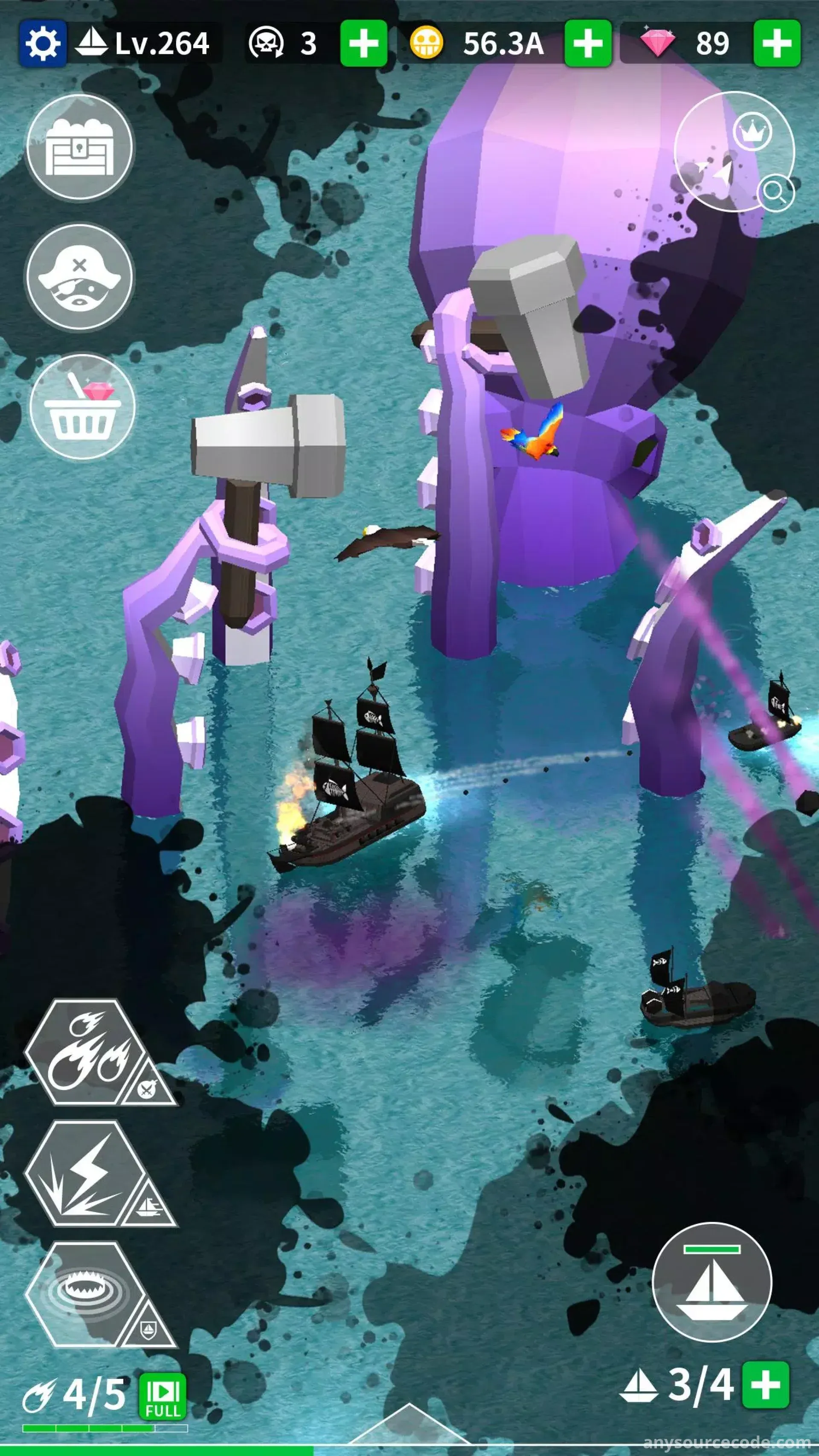Activate the whirlpool sea monster skill

pos(85,1294)
